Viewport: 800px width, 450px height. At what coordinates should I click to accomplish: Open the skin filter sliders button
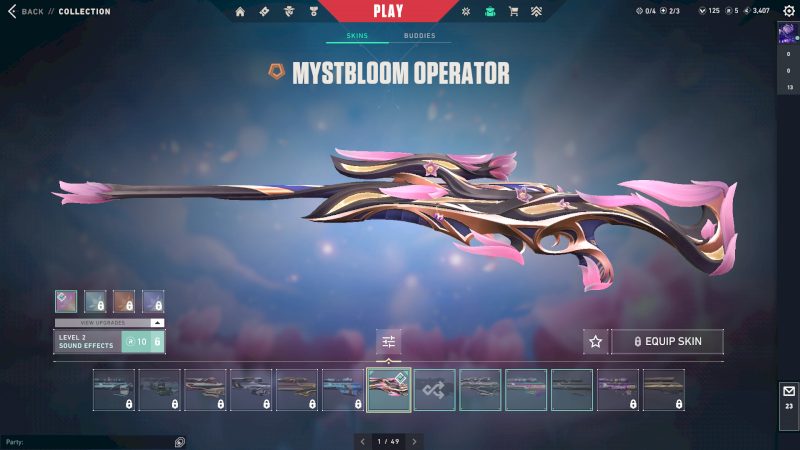coord(389,342)
